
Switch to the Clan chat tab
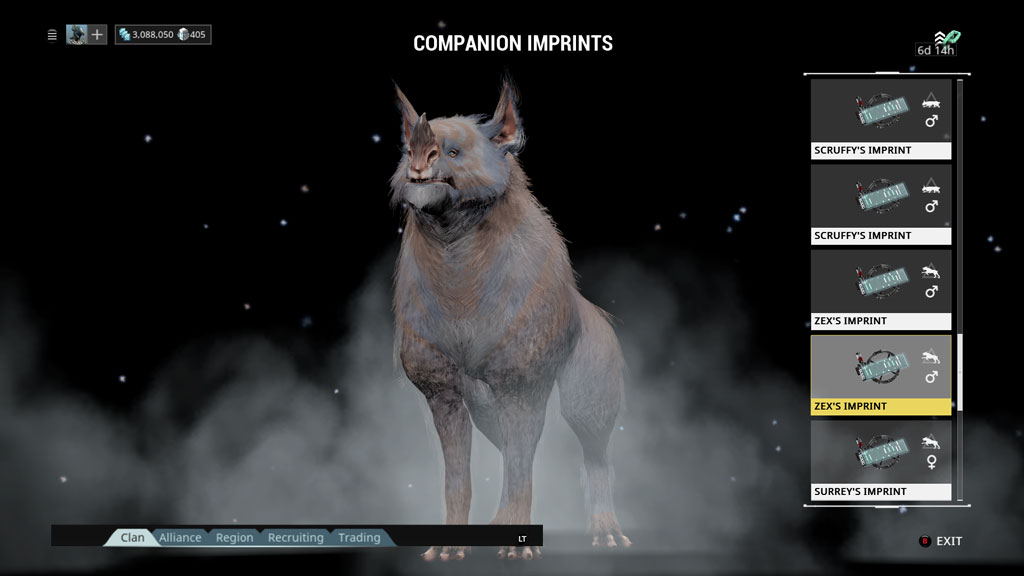click(132, 538)
